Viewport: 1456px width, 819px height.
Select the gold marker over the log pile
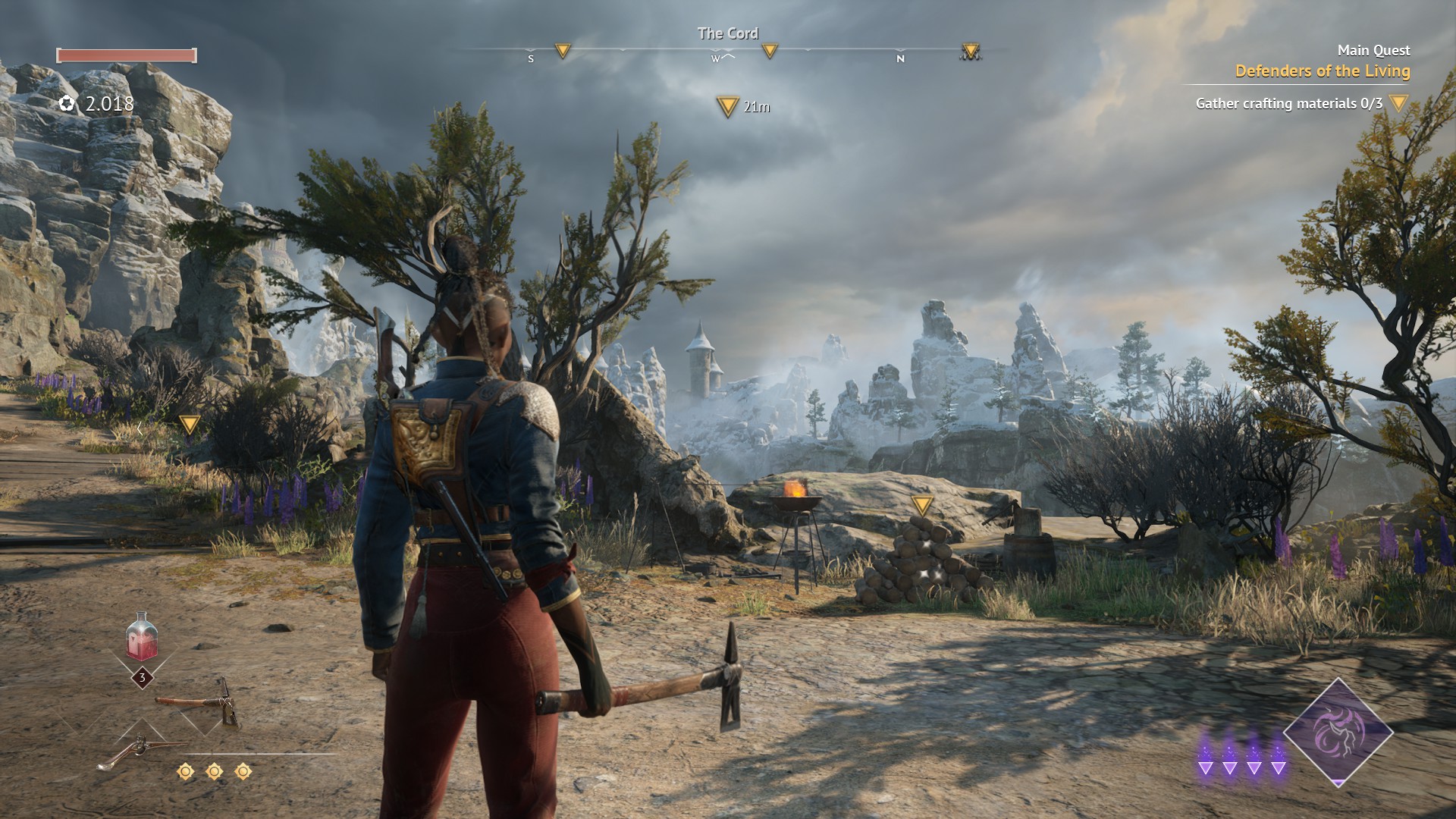(x=921, y=505)
